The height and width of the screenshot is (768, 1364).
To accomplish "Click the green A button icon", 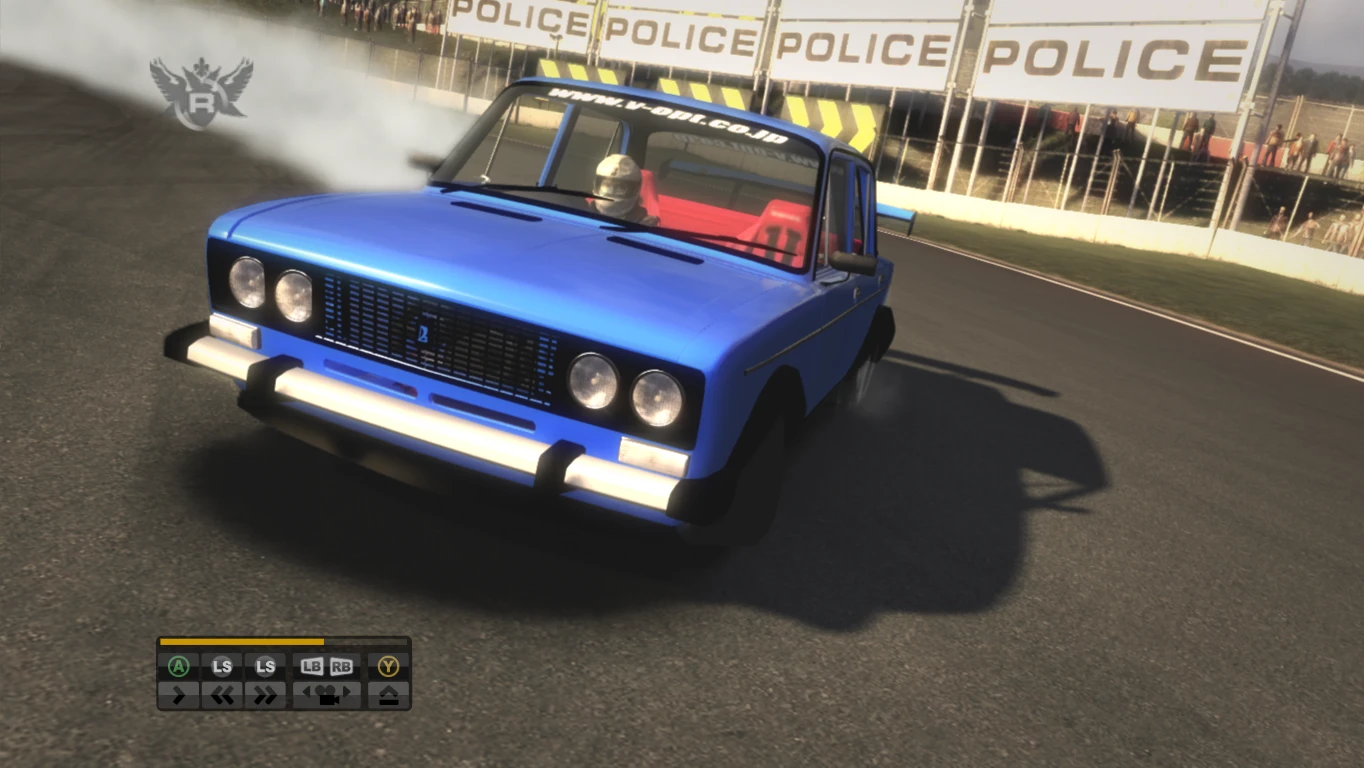I will [180, 666].
